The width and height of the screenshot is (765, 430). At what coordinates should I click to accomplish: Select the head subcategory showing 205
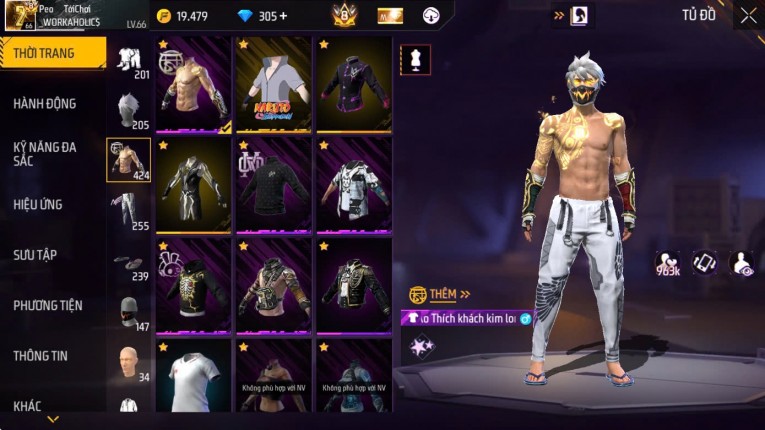pos(128,109)
